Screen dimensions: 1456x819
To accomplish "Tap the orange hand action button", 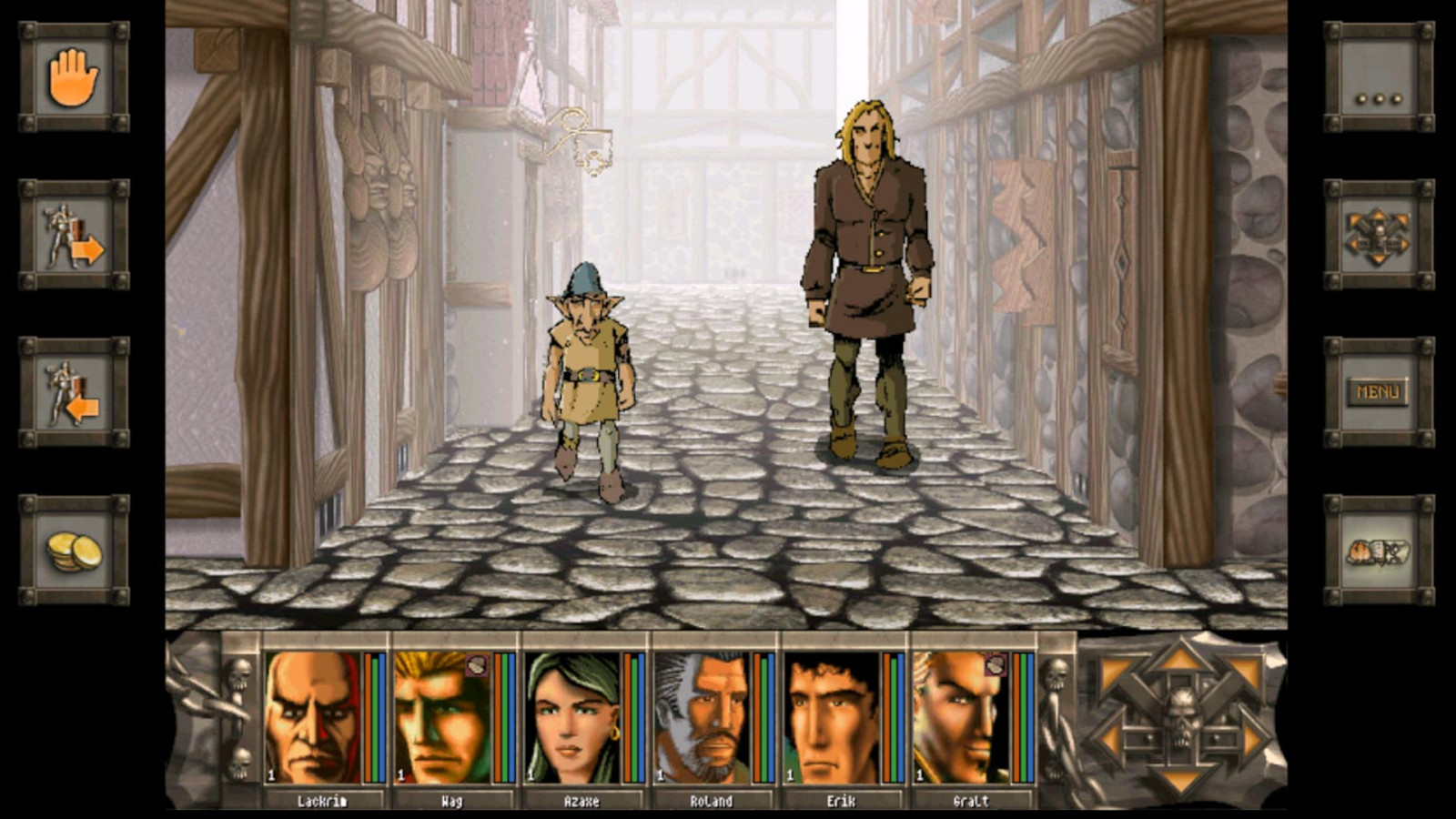I will coord(74,77).
